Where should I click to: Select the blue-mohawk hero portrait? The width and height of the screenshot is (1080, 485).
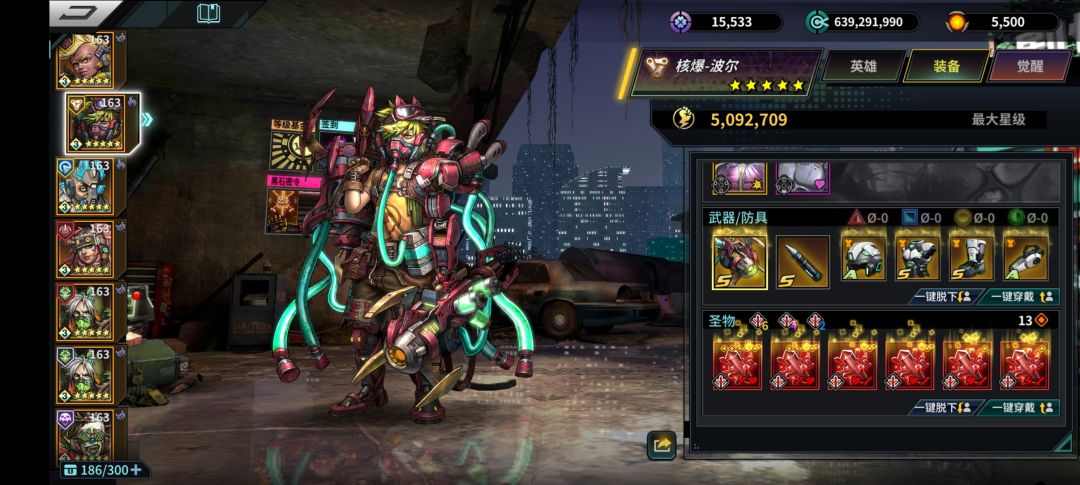pyautogui.click(x=90, y=187)
